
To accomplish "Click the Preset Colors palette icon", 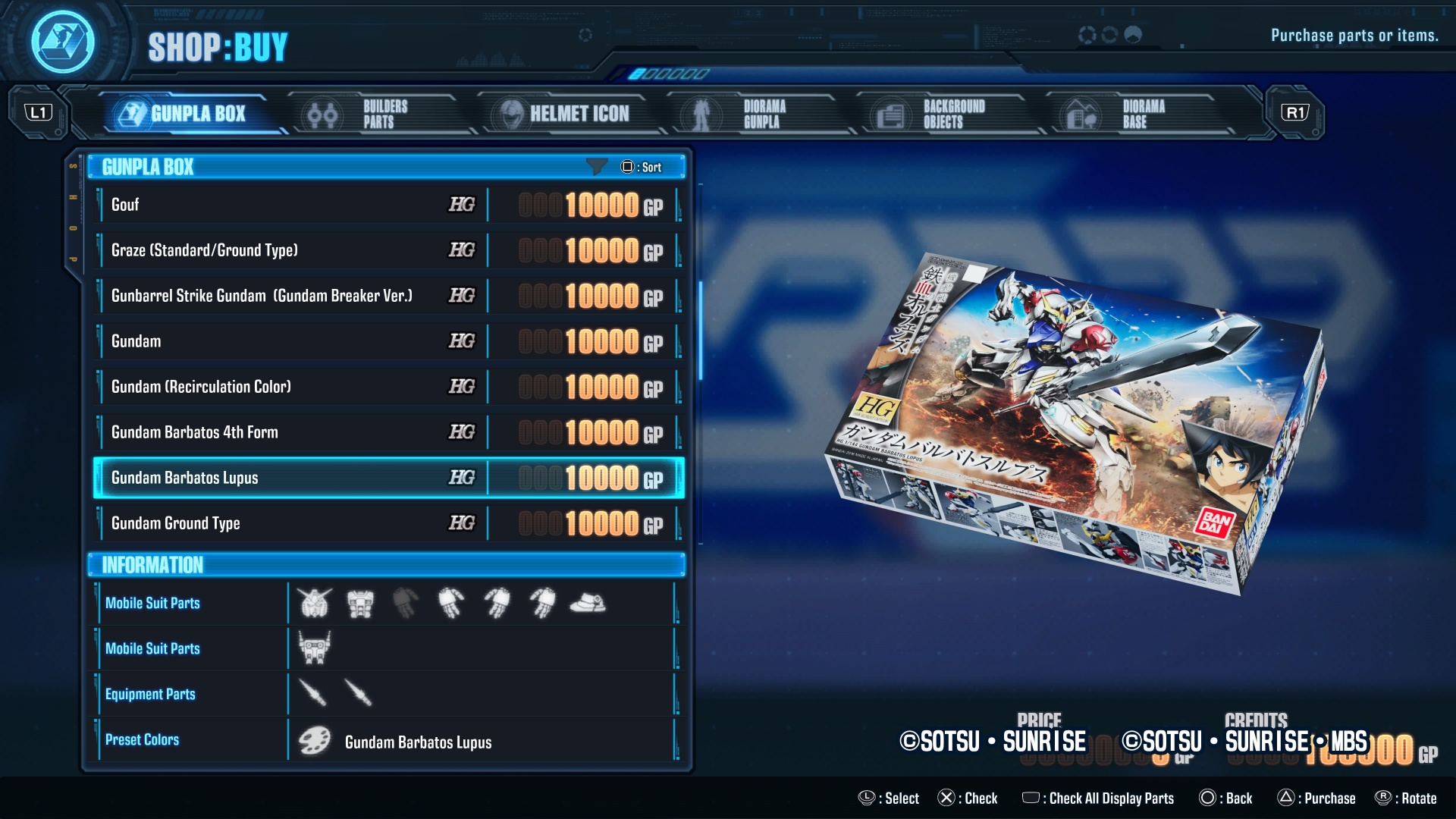I will coord(314,741).
